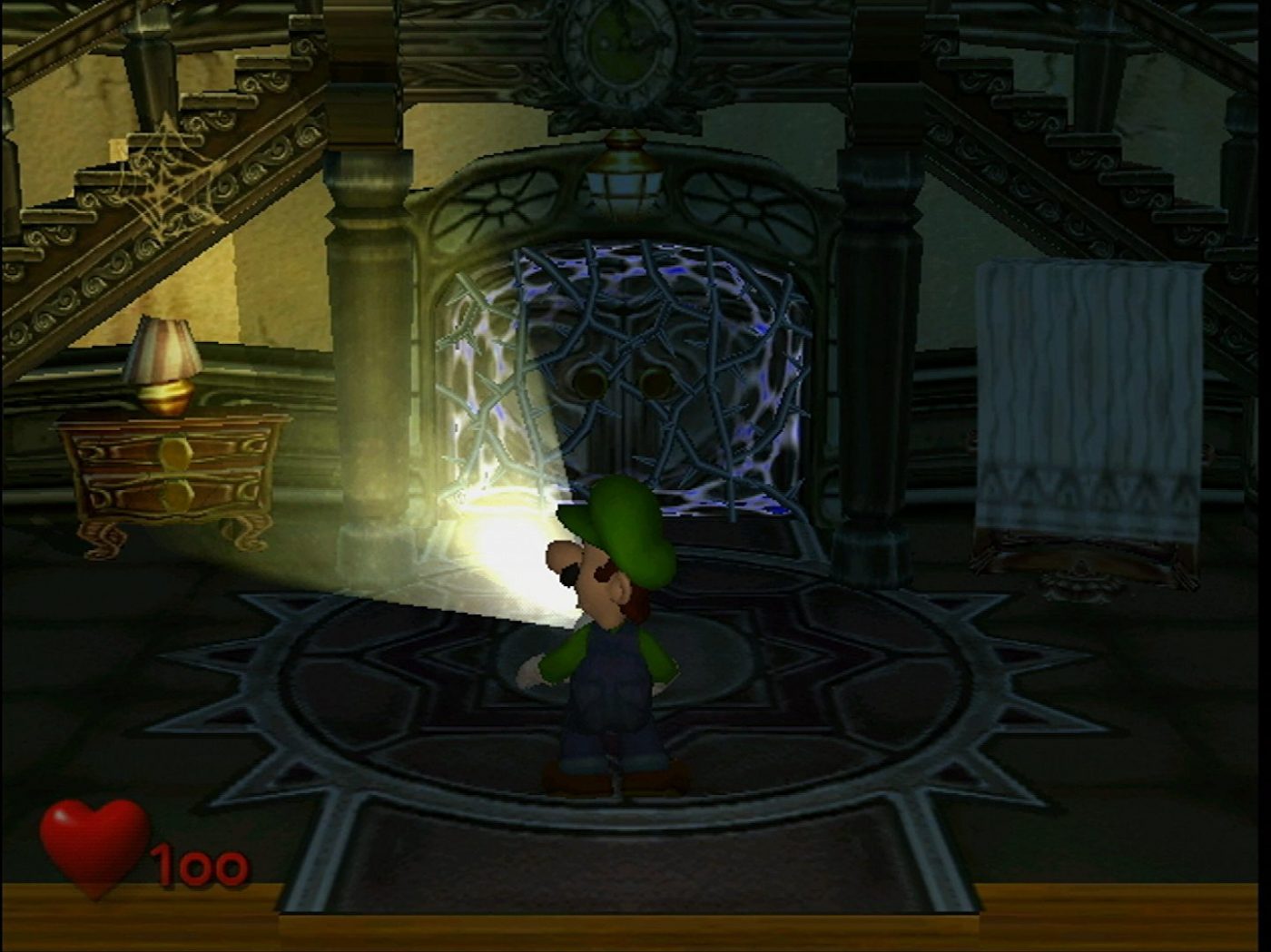Toggle the right door handle

click(x=658, y=381)
